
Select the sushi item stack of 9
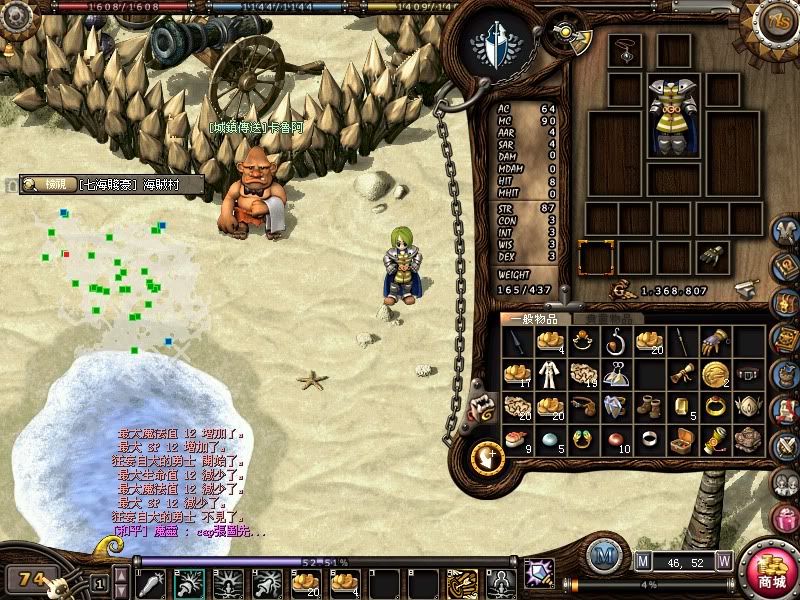pyautogui.click(x=516, y=440)
